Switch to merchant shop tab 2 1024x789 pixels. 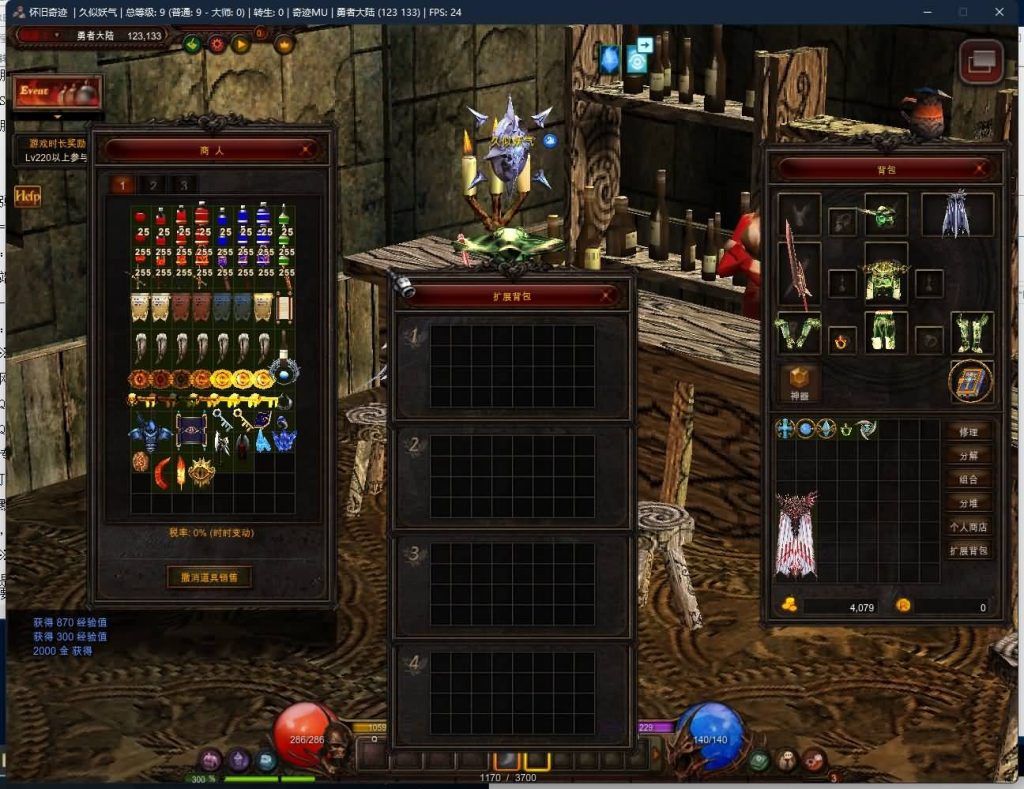coord(152,185)
